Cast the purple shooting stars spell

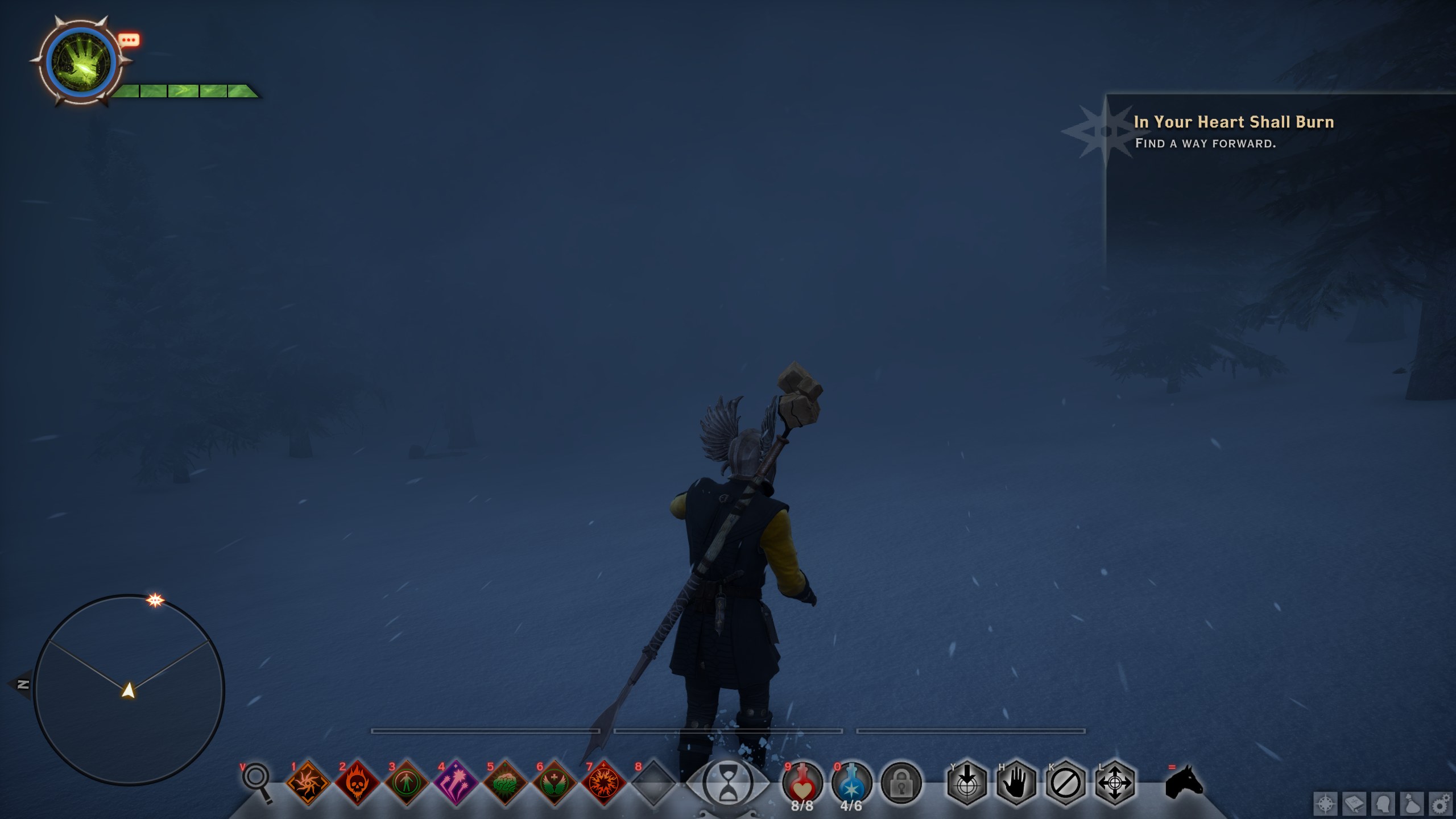[x=456, y=783]
